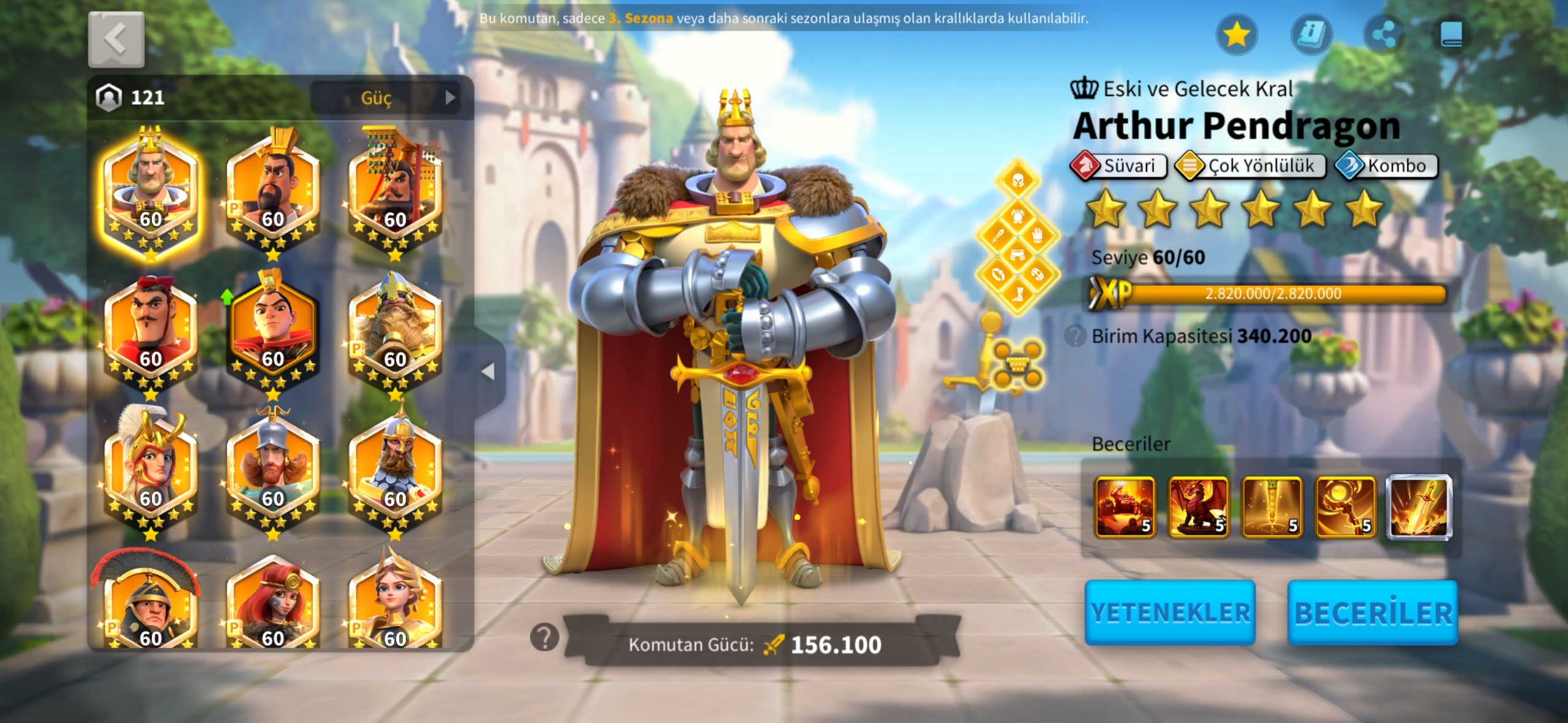Open the blue book icon
The image size is (1568, 723).
pyautogui.click(x=1451, y=34)
